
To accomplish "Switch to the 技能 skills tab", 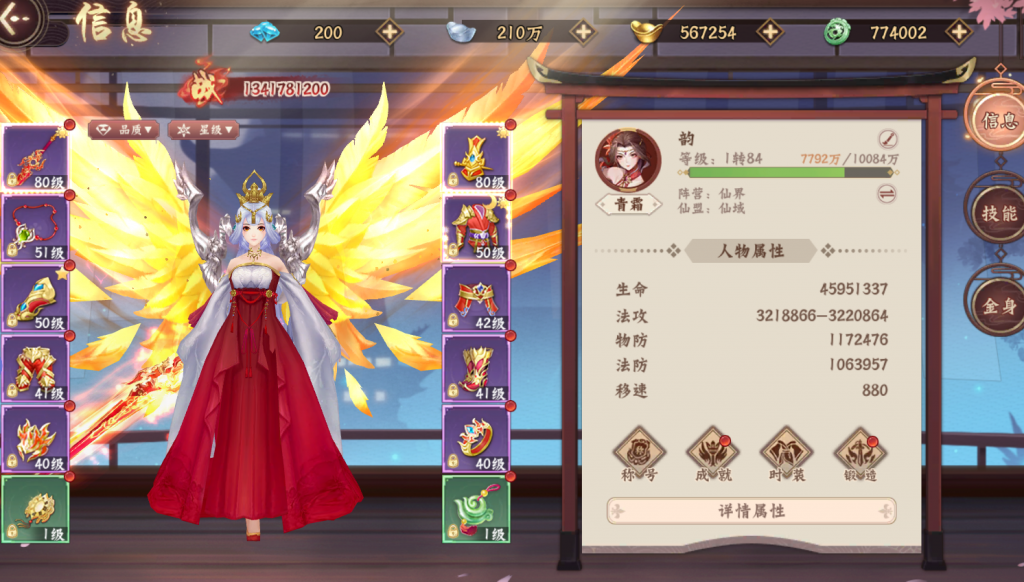I will point(997,212).
